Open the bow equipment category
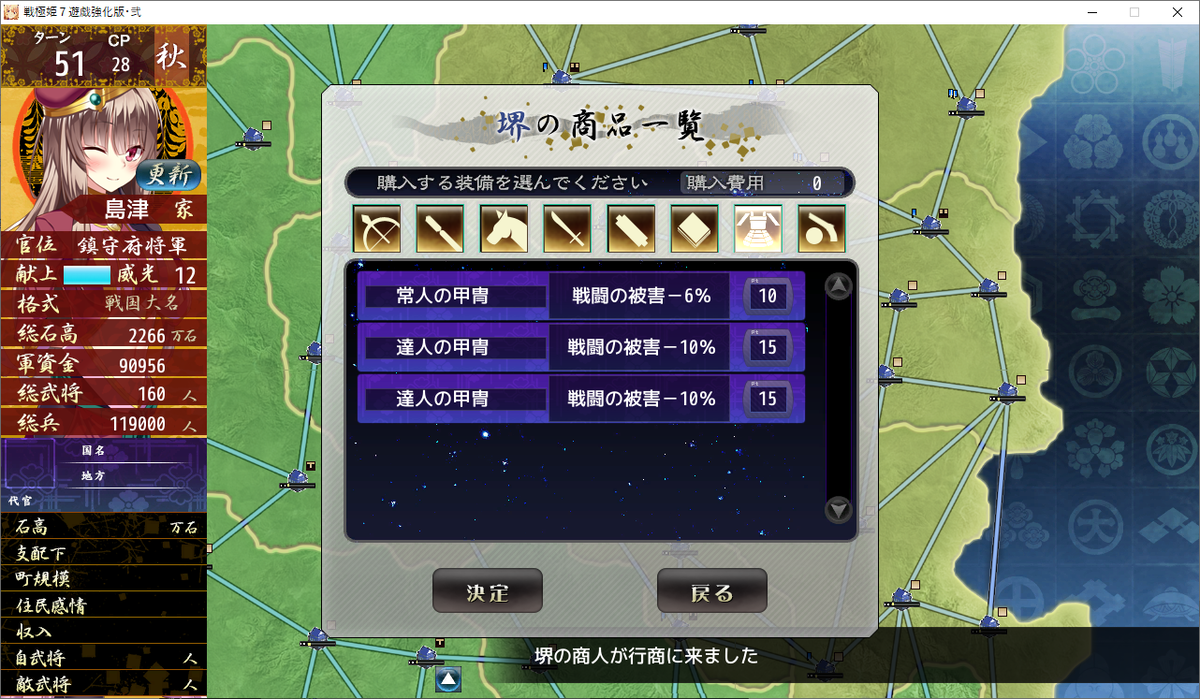Screen dimensions: 1200x699 tap(377, 228)
